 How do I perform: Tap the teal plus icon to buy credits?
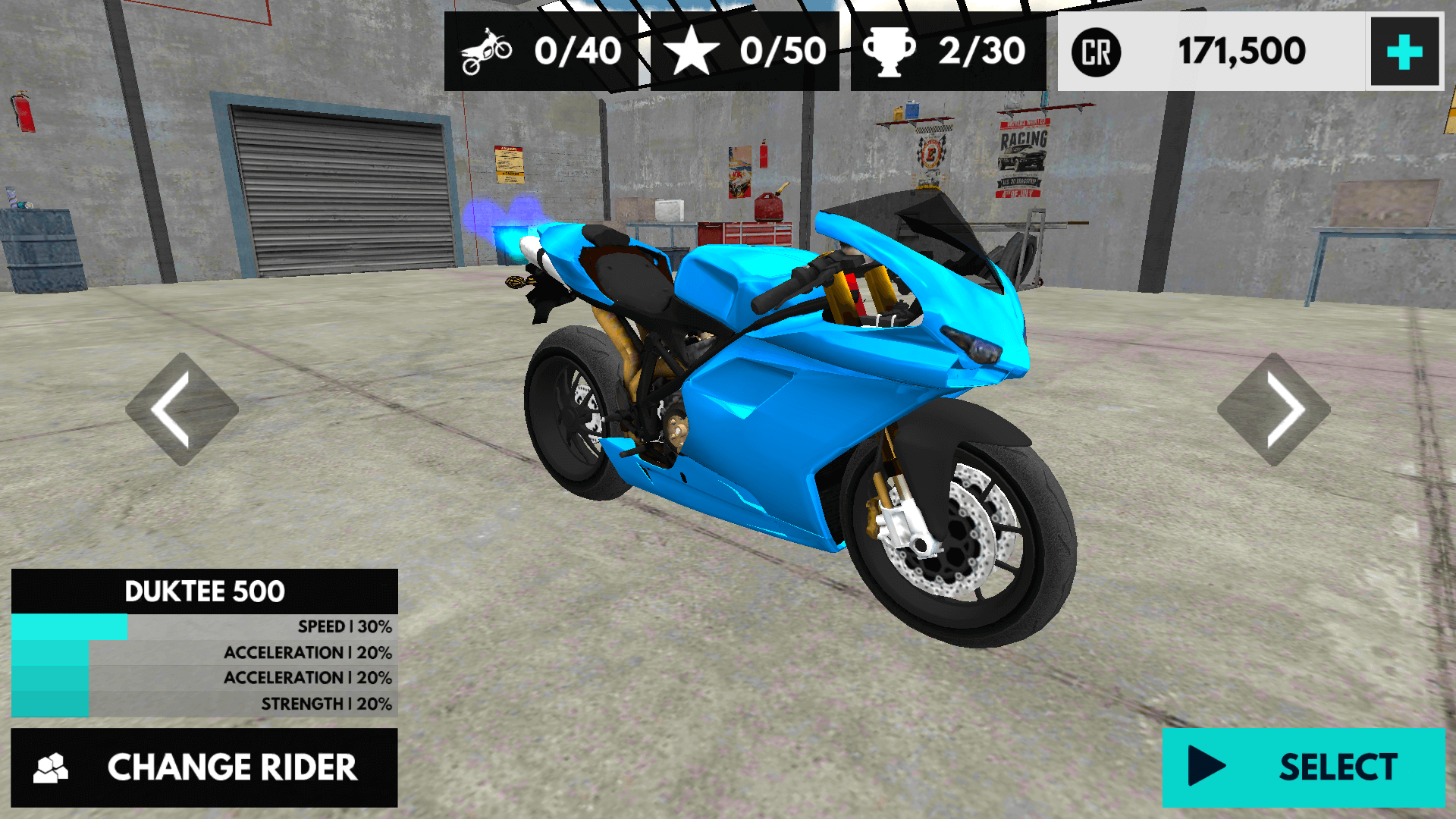[1404, 52]
